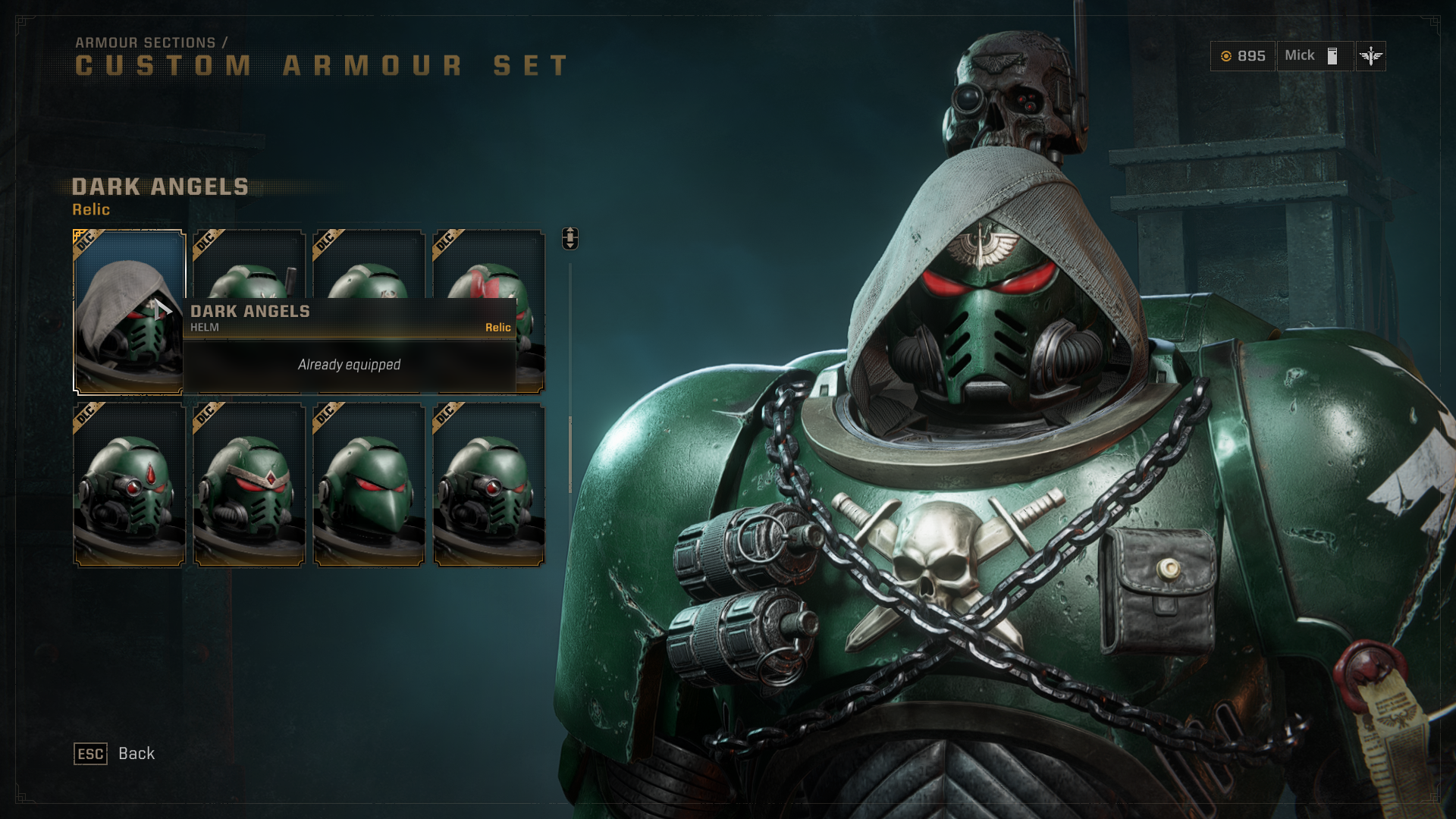
Task: Click the ESC key icon near Back
Action: pyautogui.click(x=89, y=754)
